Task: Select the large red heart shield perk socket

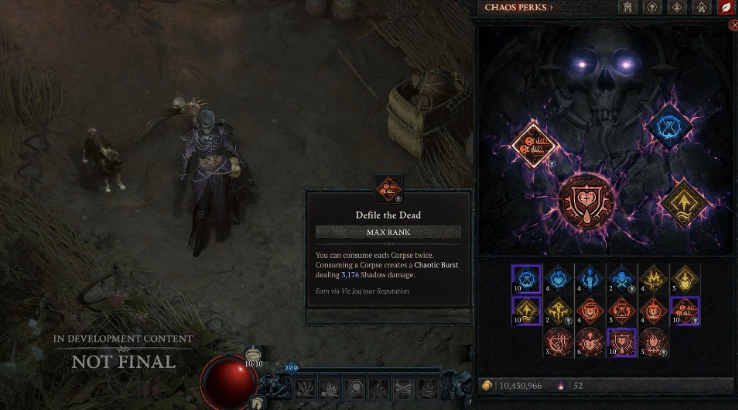Action: [x=589, y=201]
